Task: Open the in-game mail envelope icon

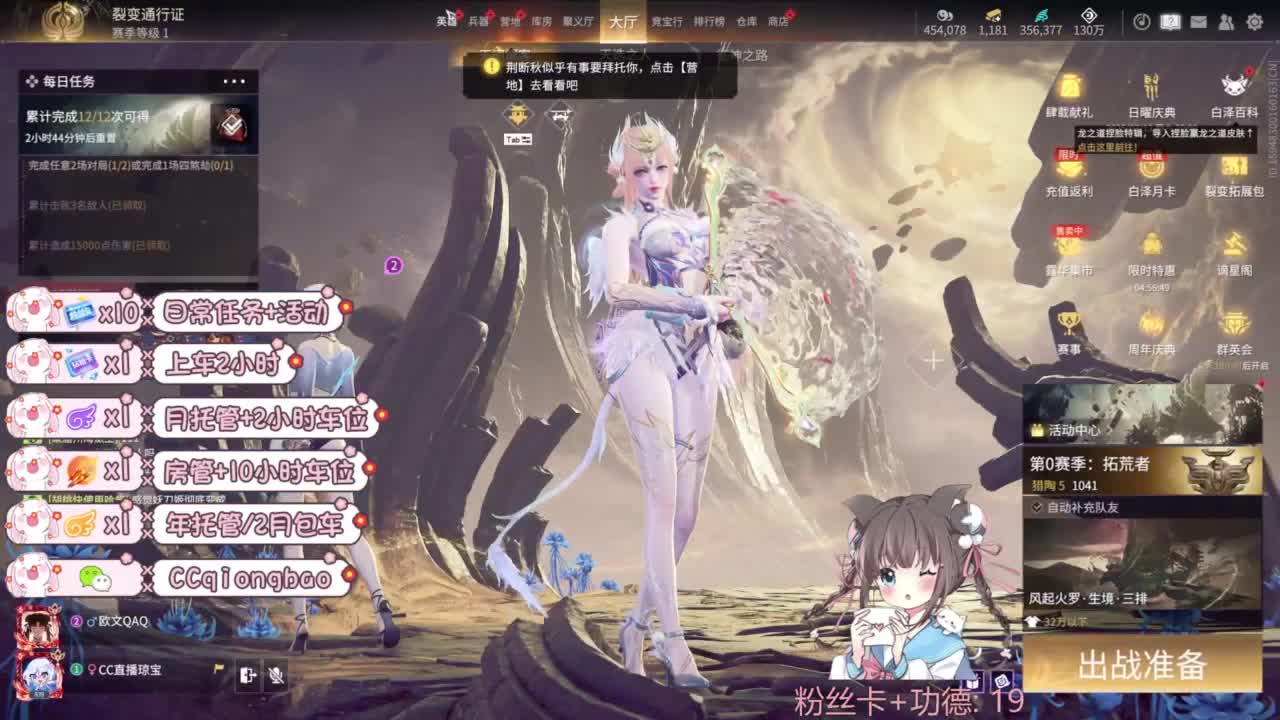Action: click(x=1198, y=22)
